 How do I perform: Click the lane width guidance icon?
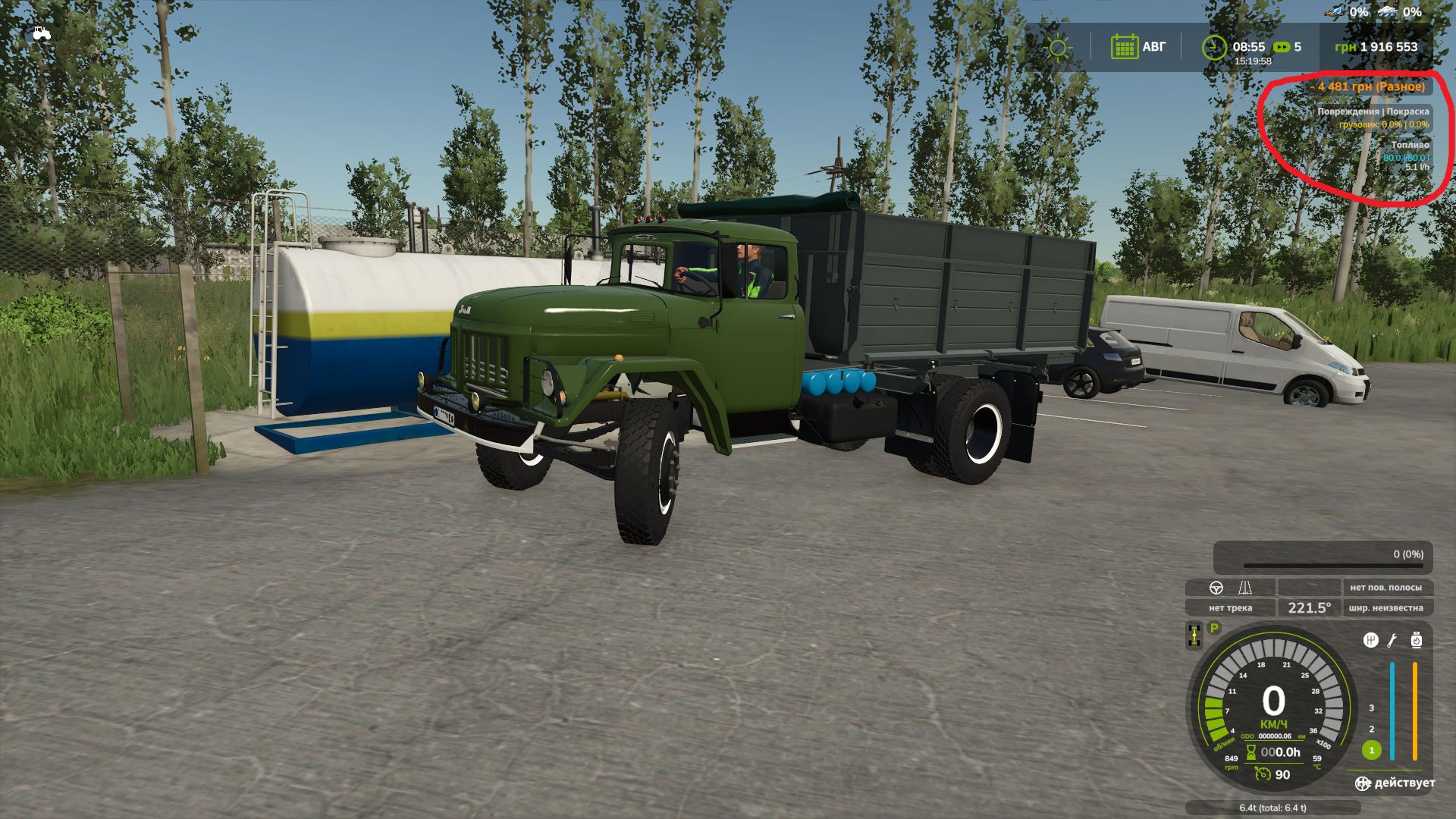coord(1245,587)
